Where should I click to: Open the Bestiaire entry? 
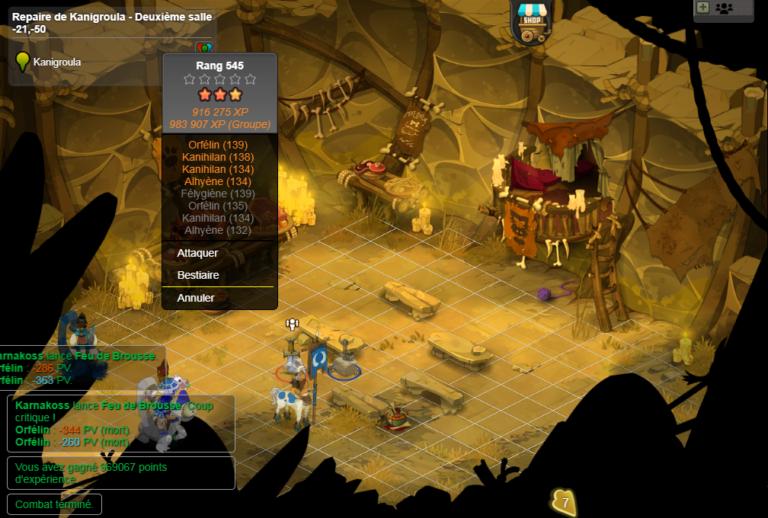[x=199, y=275]
